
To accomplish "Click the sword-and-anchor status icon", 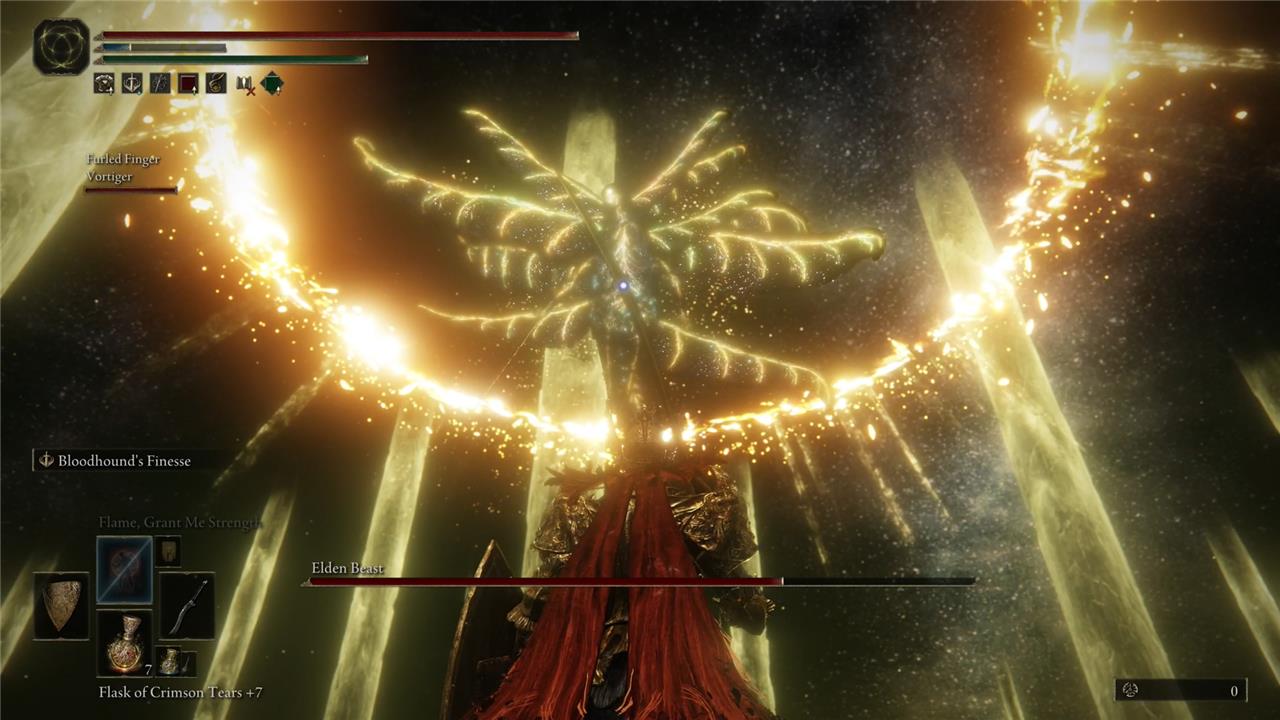I will pyautogui.click(x=132, y=84).
